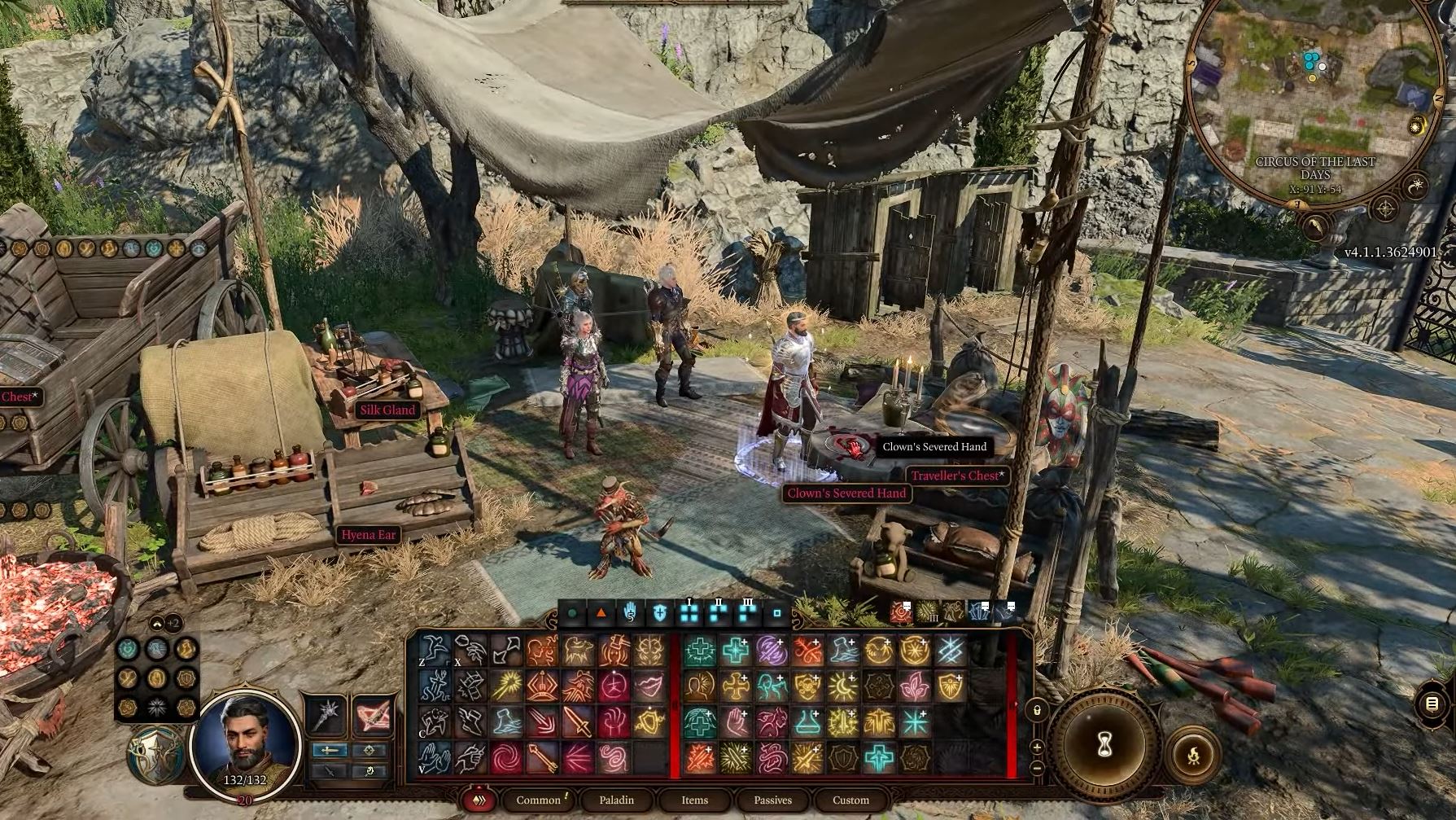
Task: Switch to the Common hotbar tab
Action: pos(539,800)
